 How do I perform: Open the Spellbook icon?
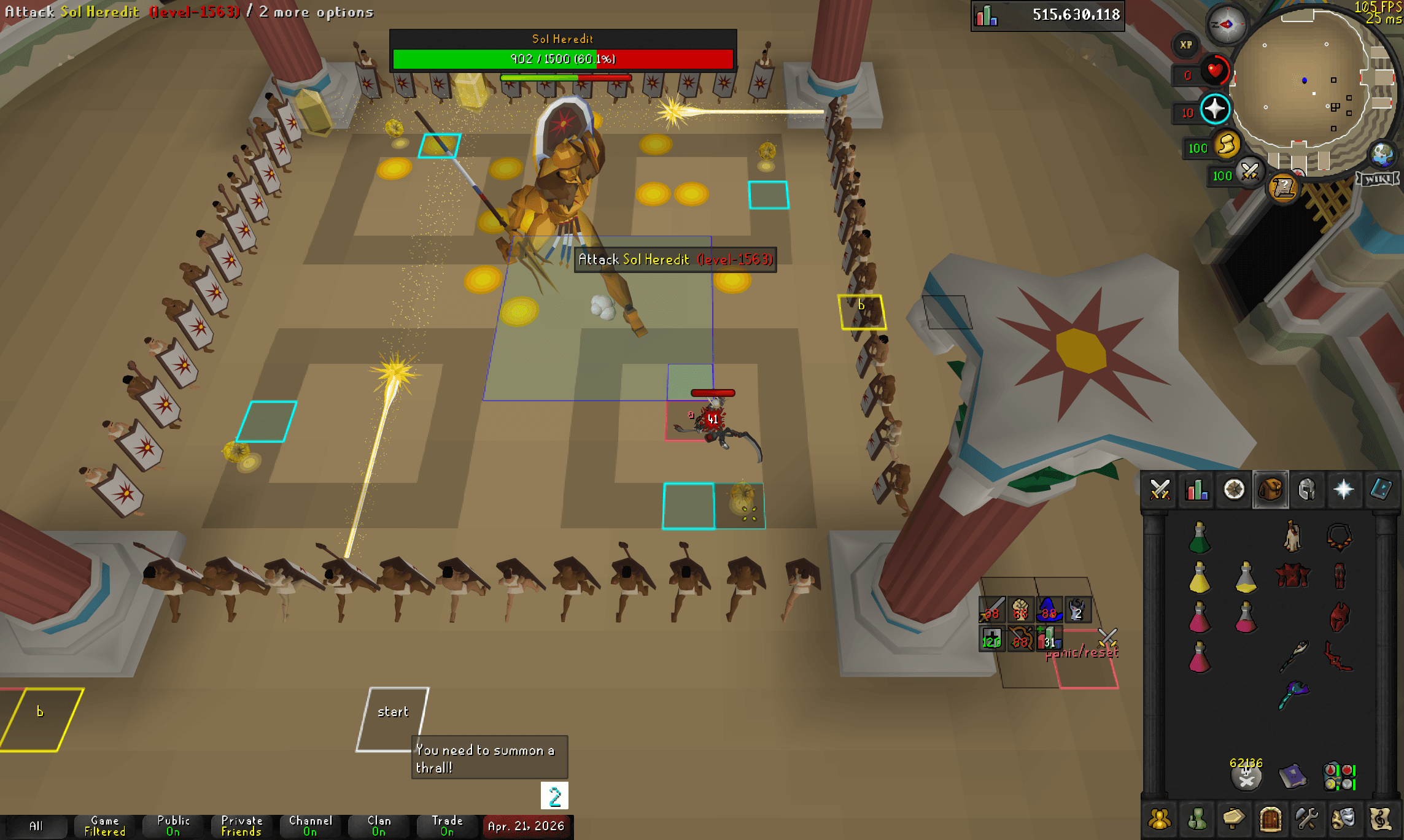coord(1383,491)
